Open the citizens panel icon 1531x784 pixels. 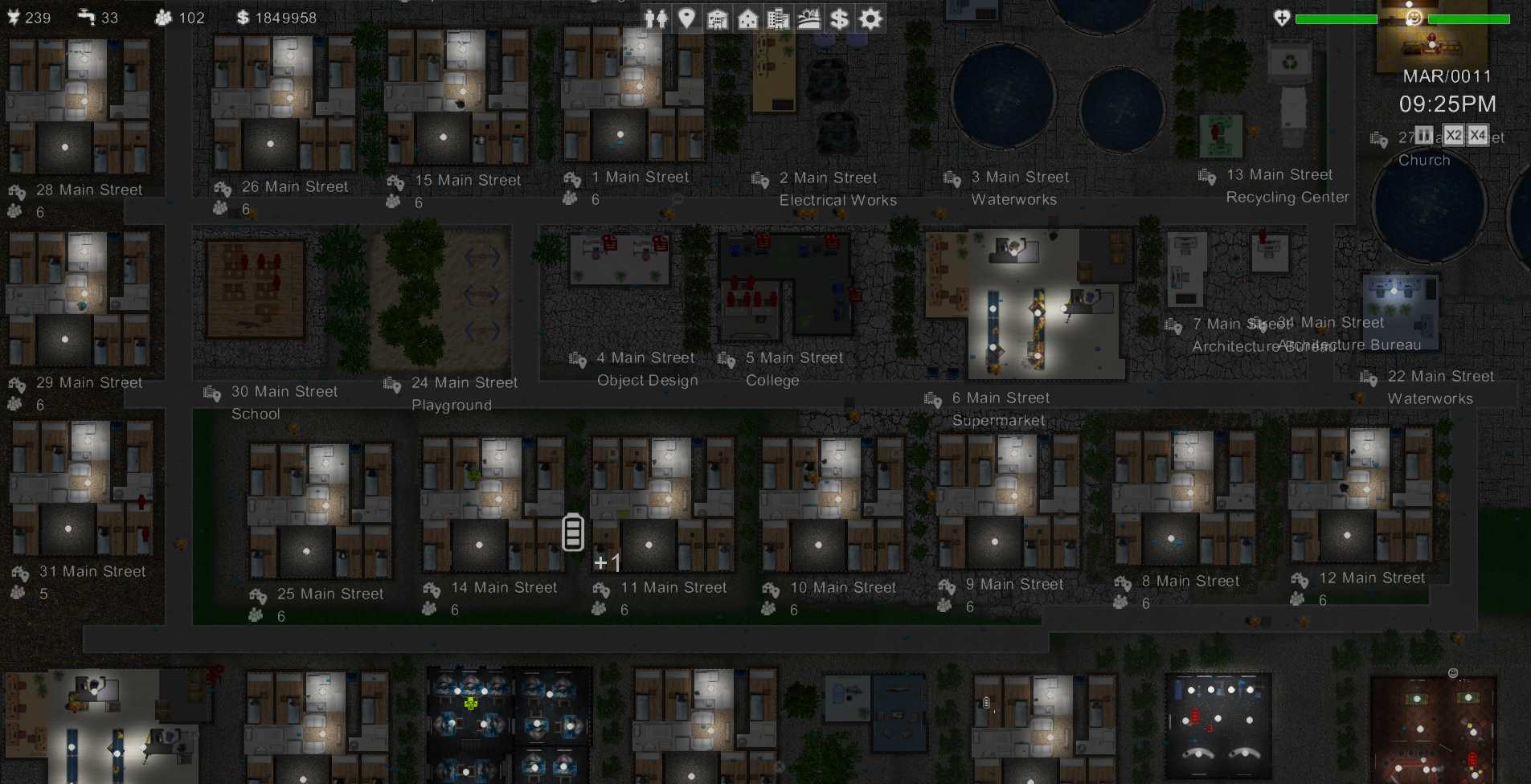click(655, 18)
